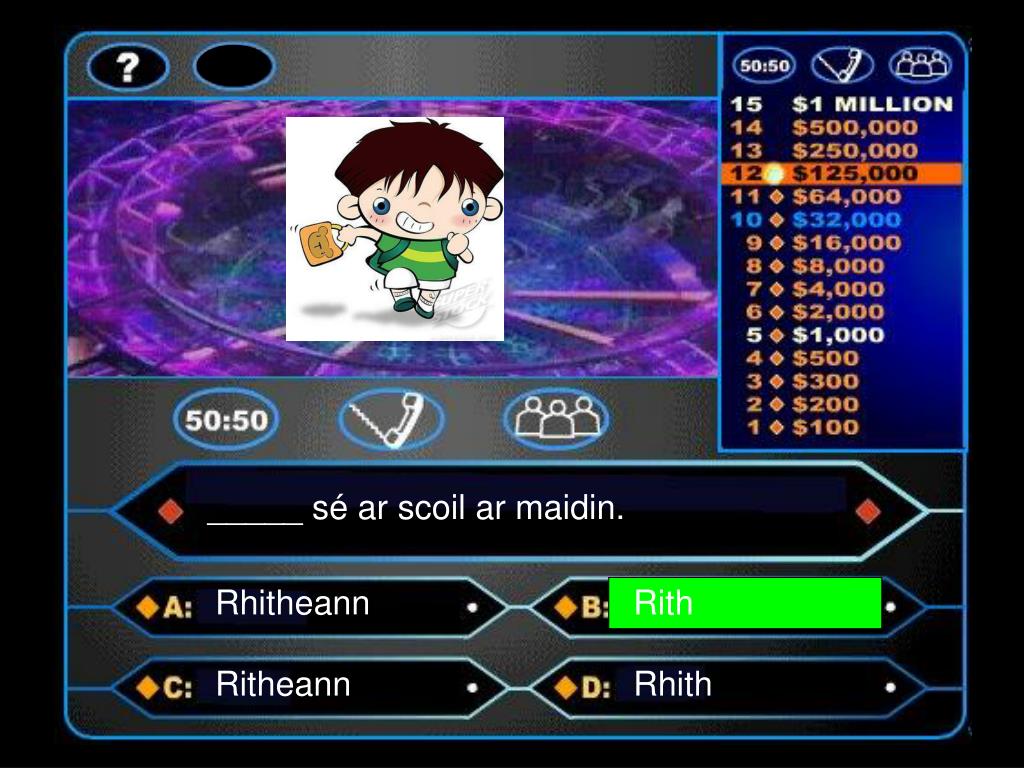
Task: Use the large 50:50 lifeline
Action: [226, 419]
